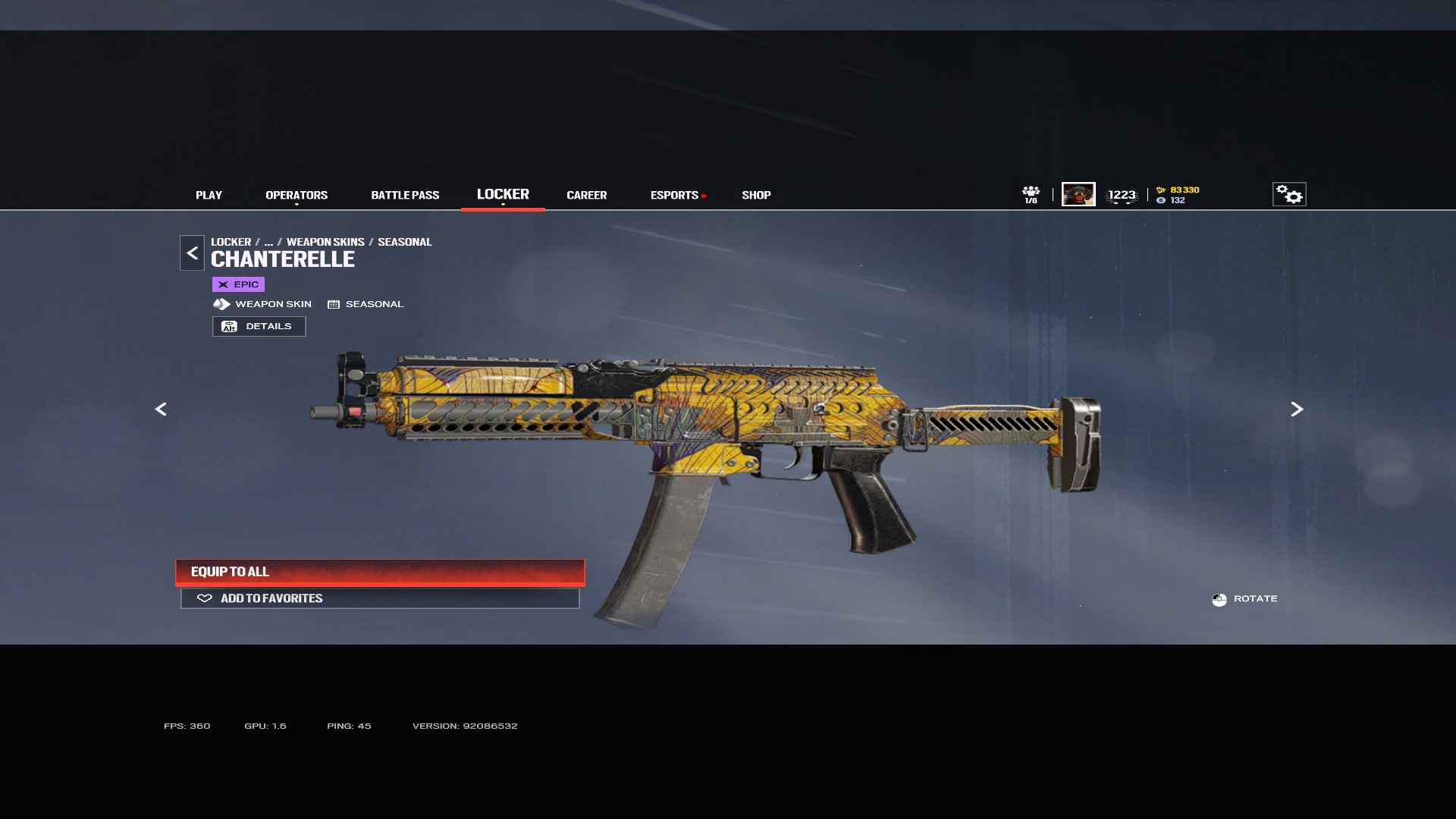Show Details for the Chanterelle skin

click(259, 326)
